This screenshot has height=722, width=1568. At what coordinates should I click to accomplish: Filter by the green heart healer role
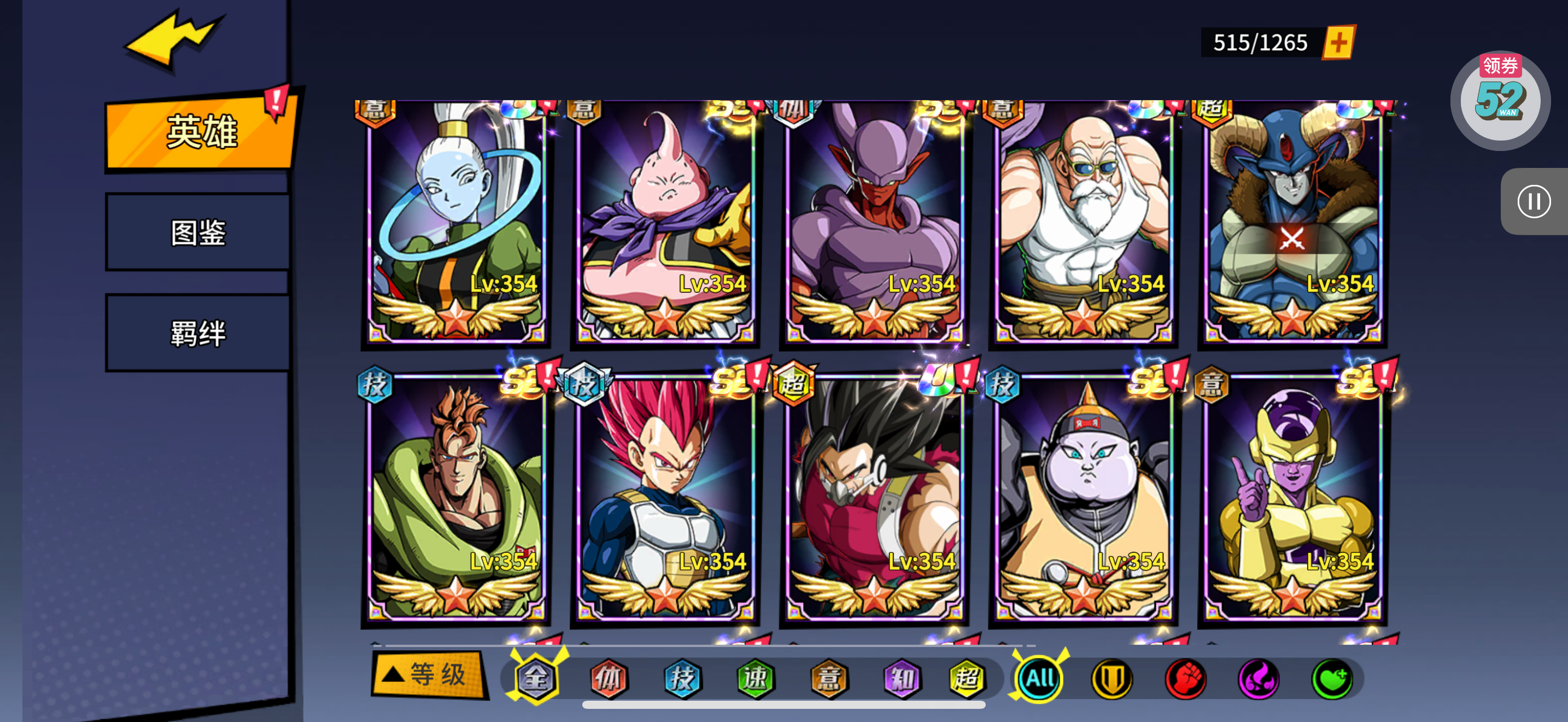(1332, 678)
